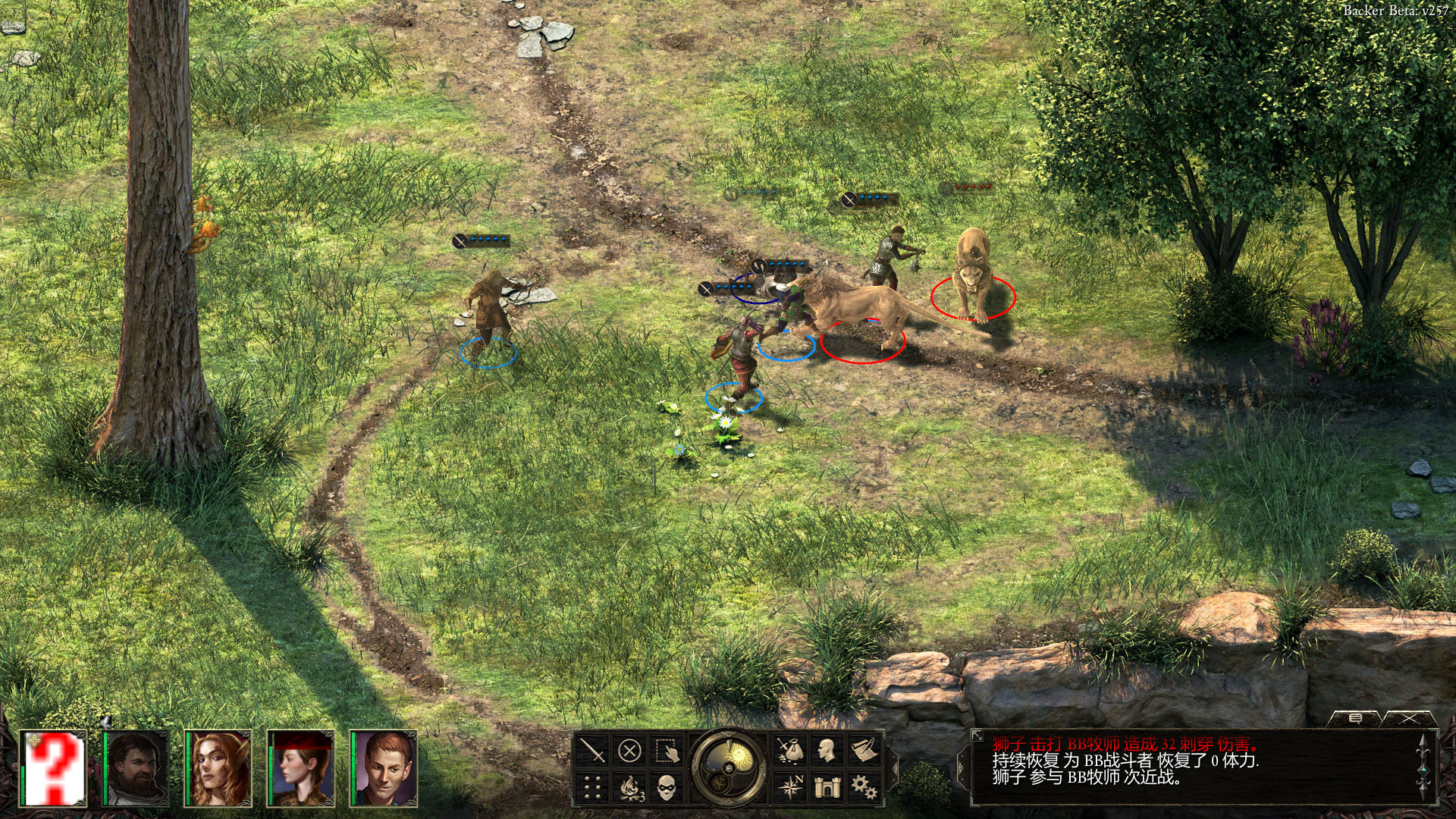Image resolution: width=1456 pixels, height=819 pixels.
Task: Select the red-haired smiling man portrait
Action: click(384, 767)
